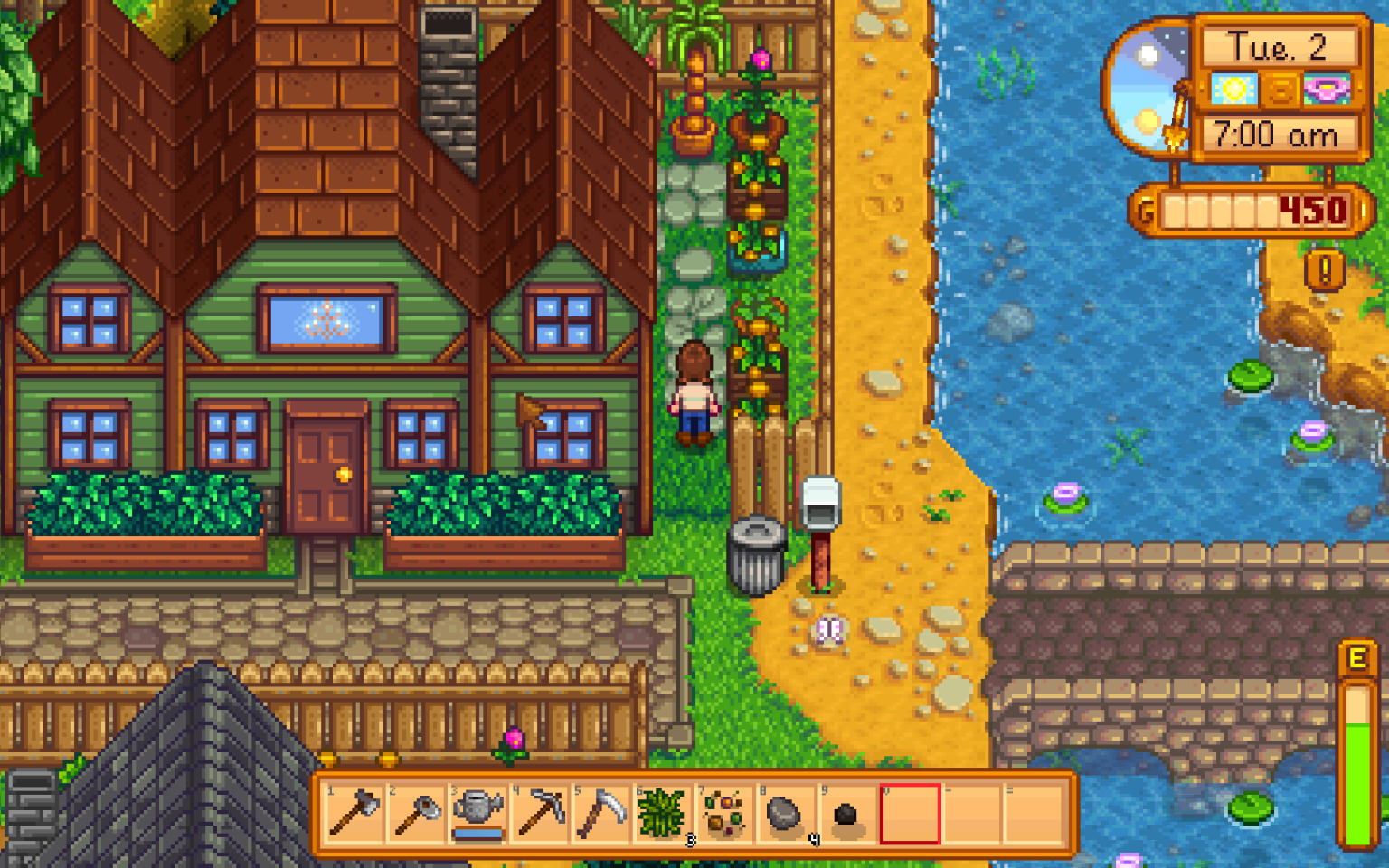Select the Spring Seeds in slot 7
Screen dimensions: 1389x868
[721, 816]
